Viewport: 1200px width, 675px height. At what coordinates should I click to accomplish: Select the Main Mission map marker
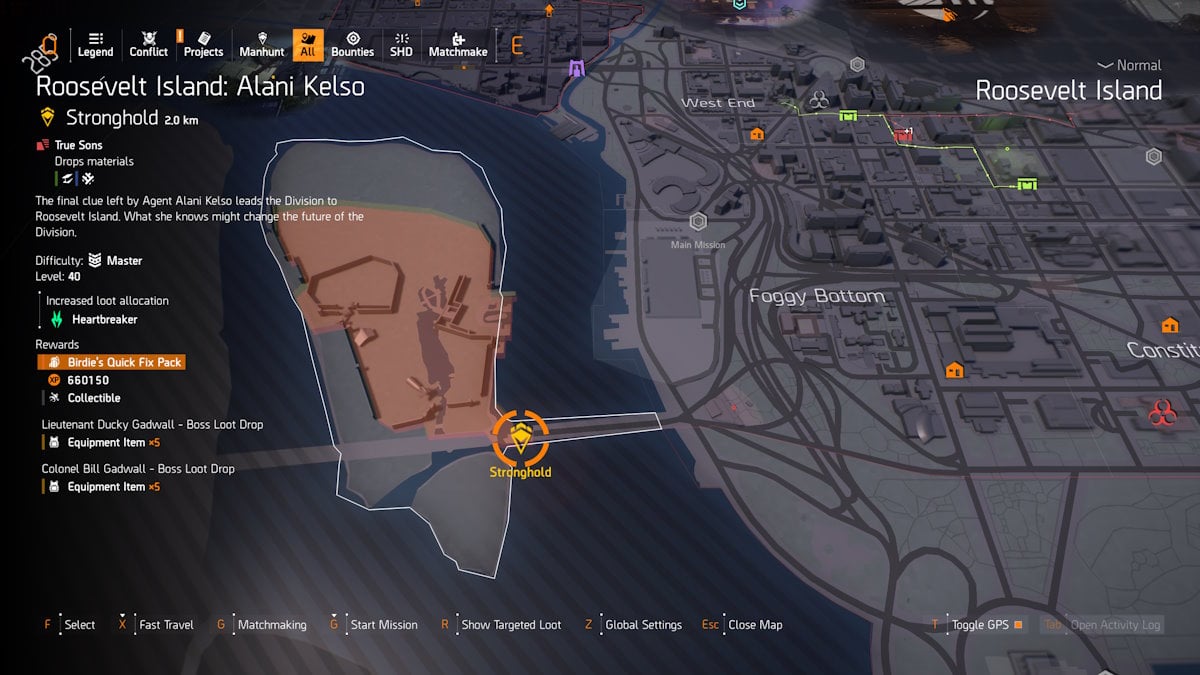pos(698,222)
